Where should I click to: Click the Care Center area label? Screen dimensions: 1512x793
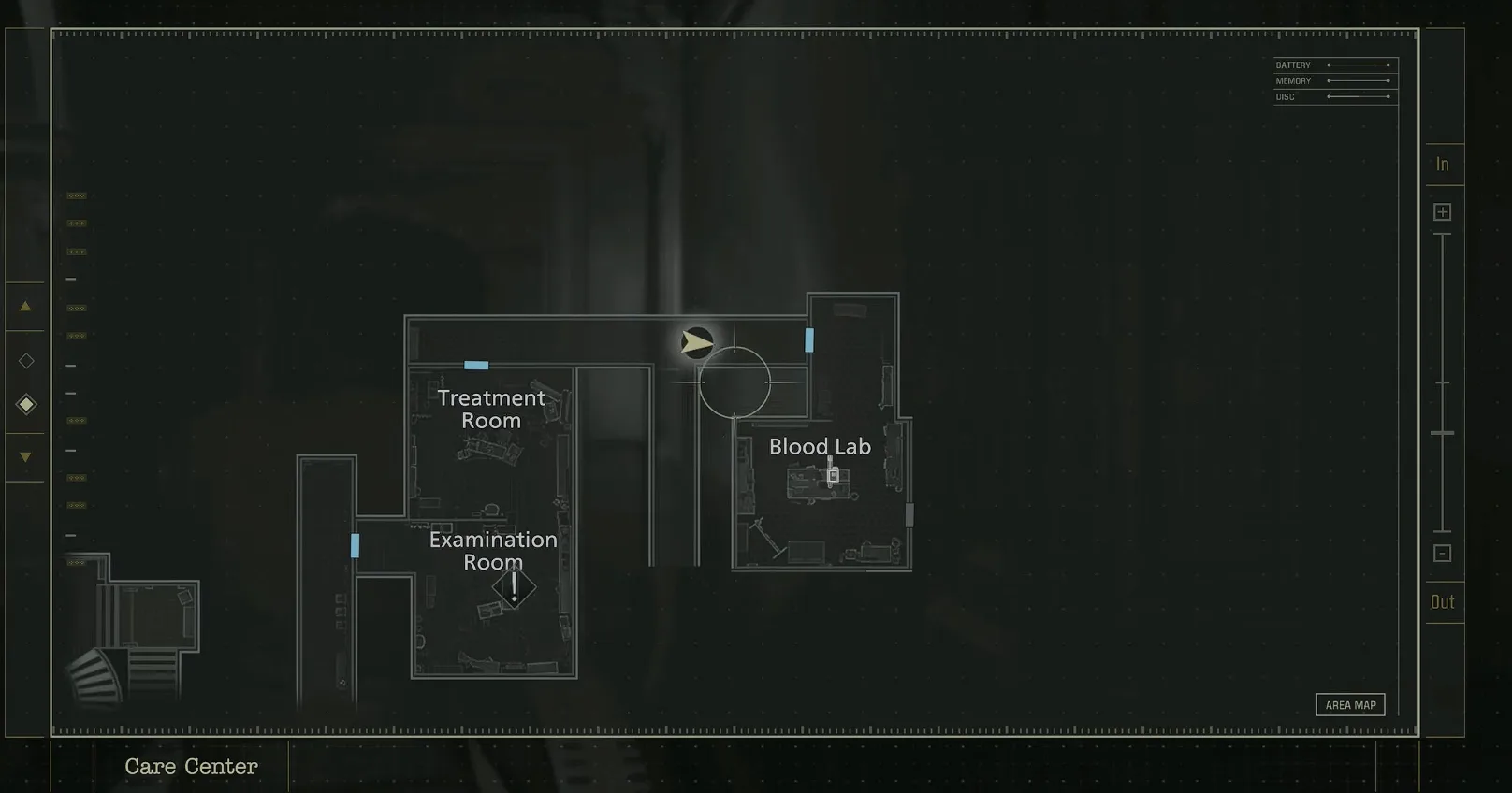[191, 767]
